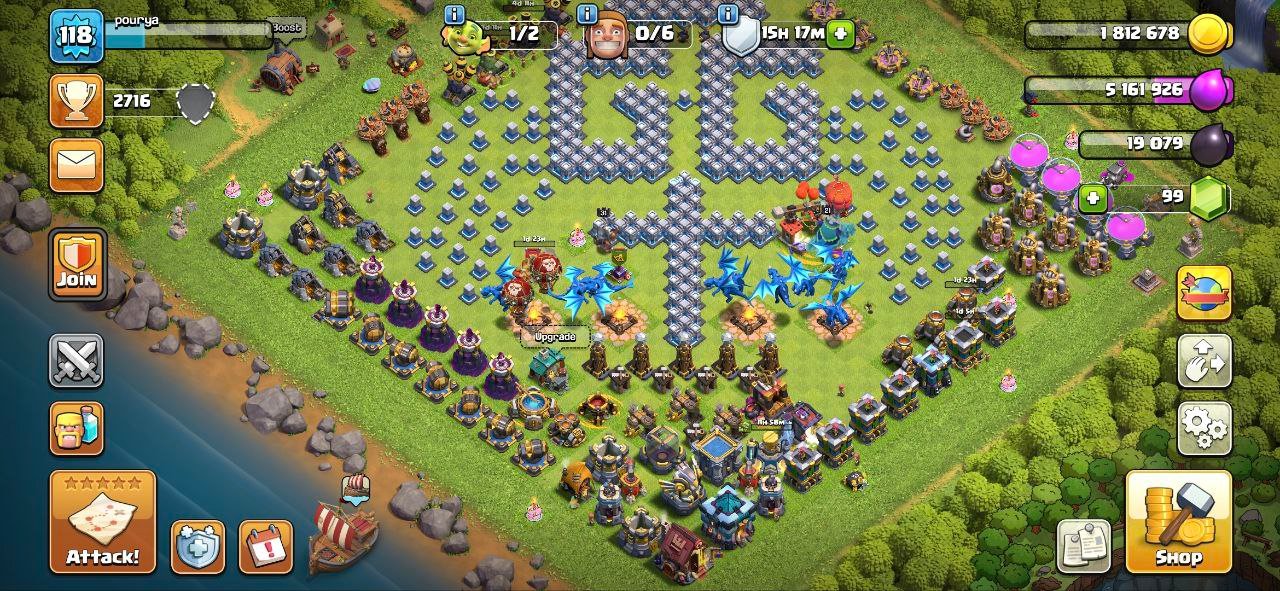Buy gems with the green plus button
Screen dimensions: 1280x591
point(1094,198)
